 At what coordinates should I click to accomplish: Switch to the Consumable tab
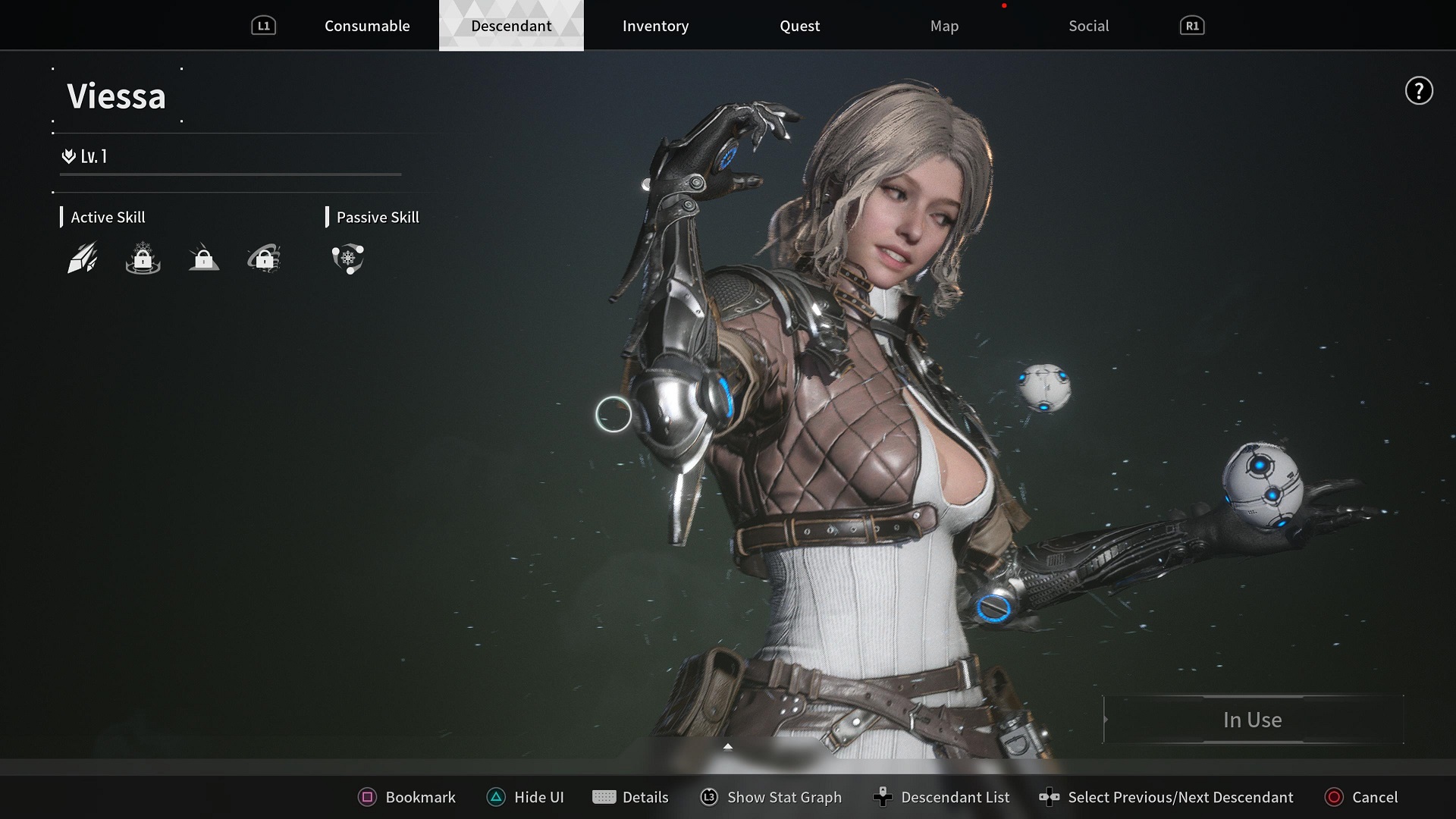click(367, 26)
